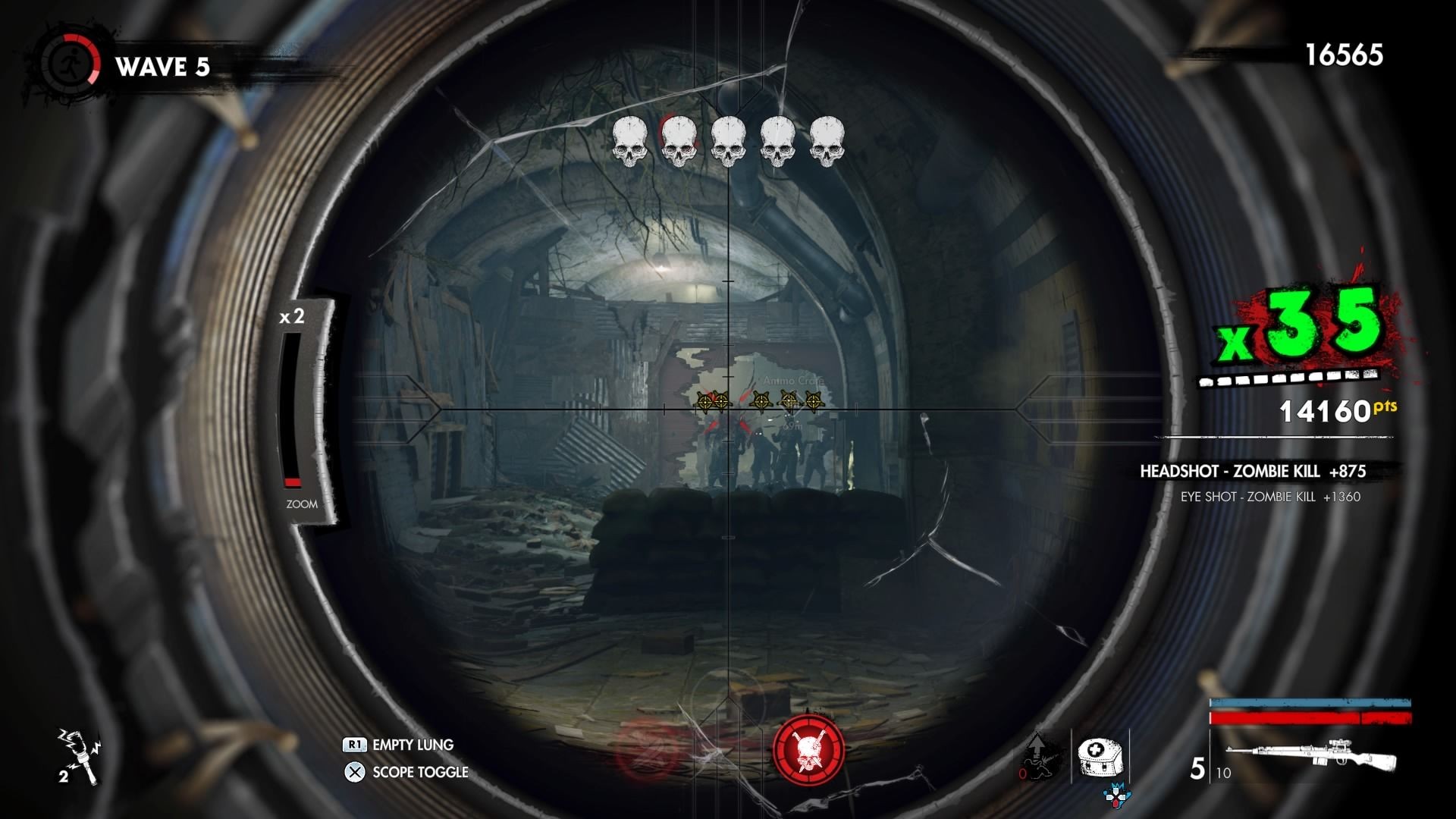This screenshot has width=1456, height=819.
Task: Click the wave progress runner icon
Action: click(x=70, y=62)
